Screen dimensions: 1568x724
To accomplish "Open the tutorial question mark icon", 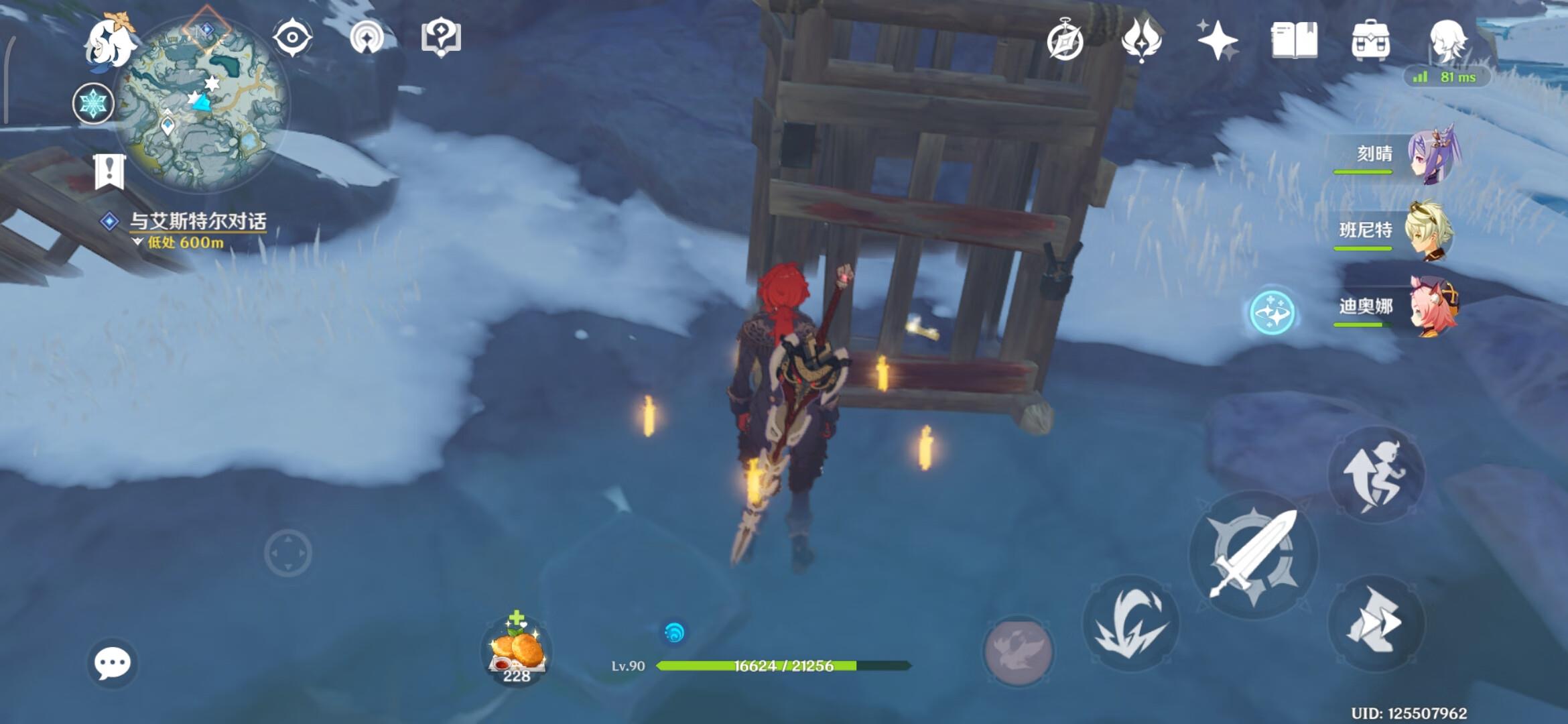I will point(441,37).
